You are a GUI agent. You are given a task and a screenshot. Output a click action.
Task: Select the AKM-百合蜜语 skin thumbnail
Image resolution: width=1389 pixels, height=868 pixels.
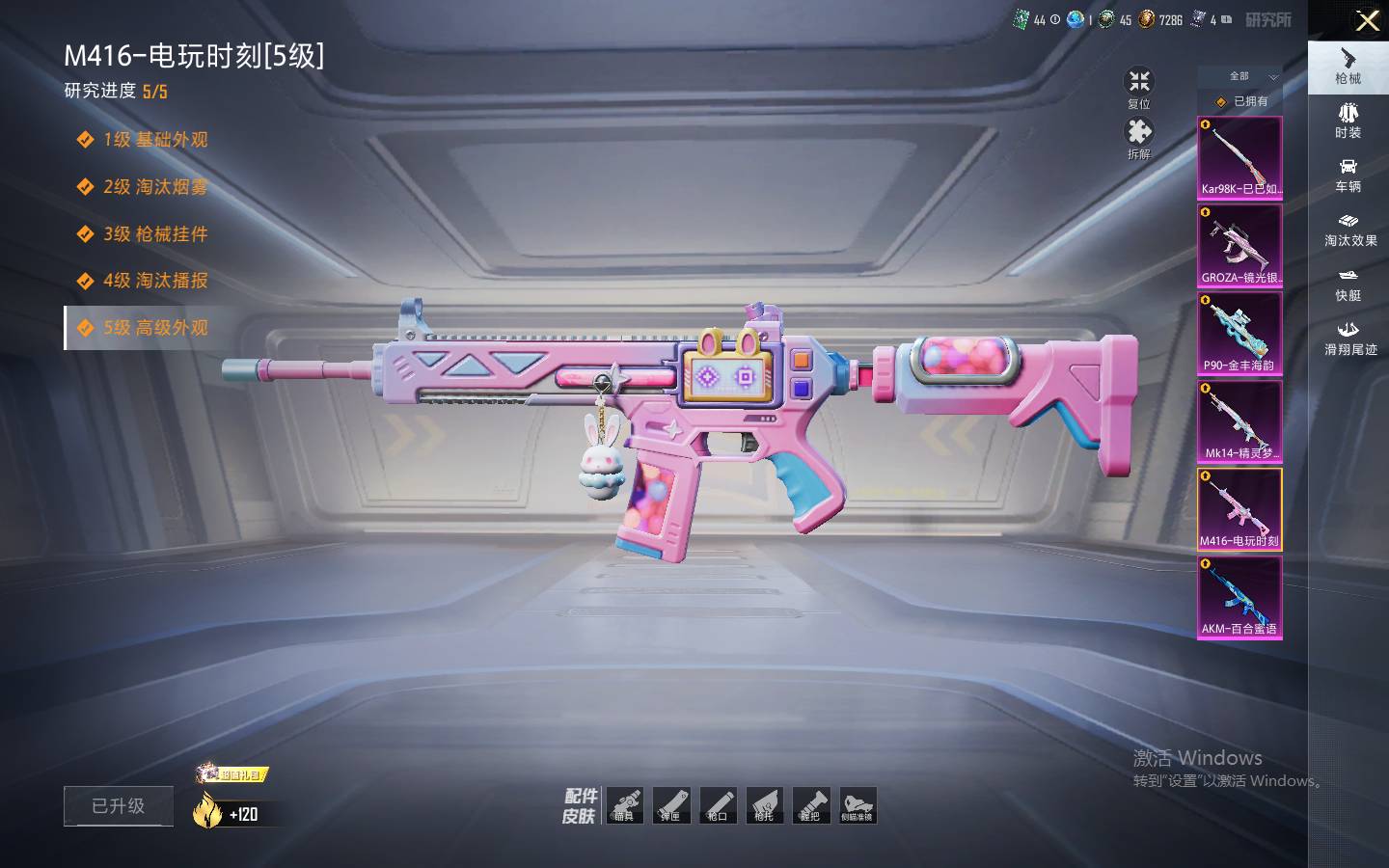pos(1239,597)
